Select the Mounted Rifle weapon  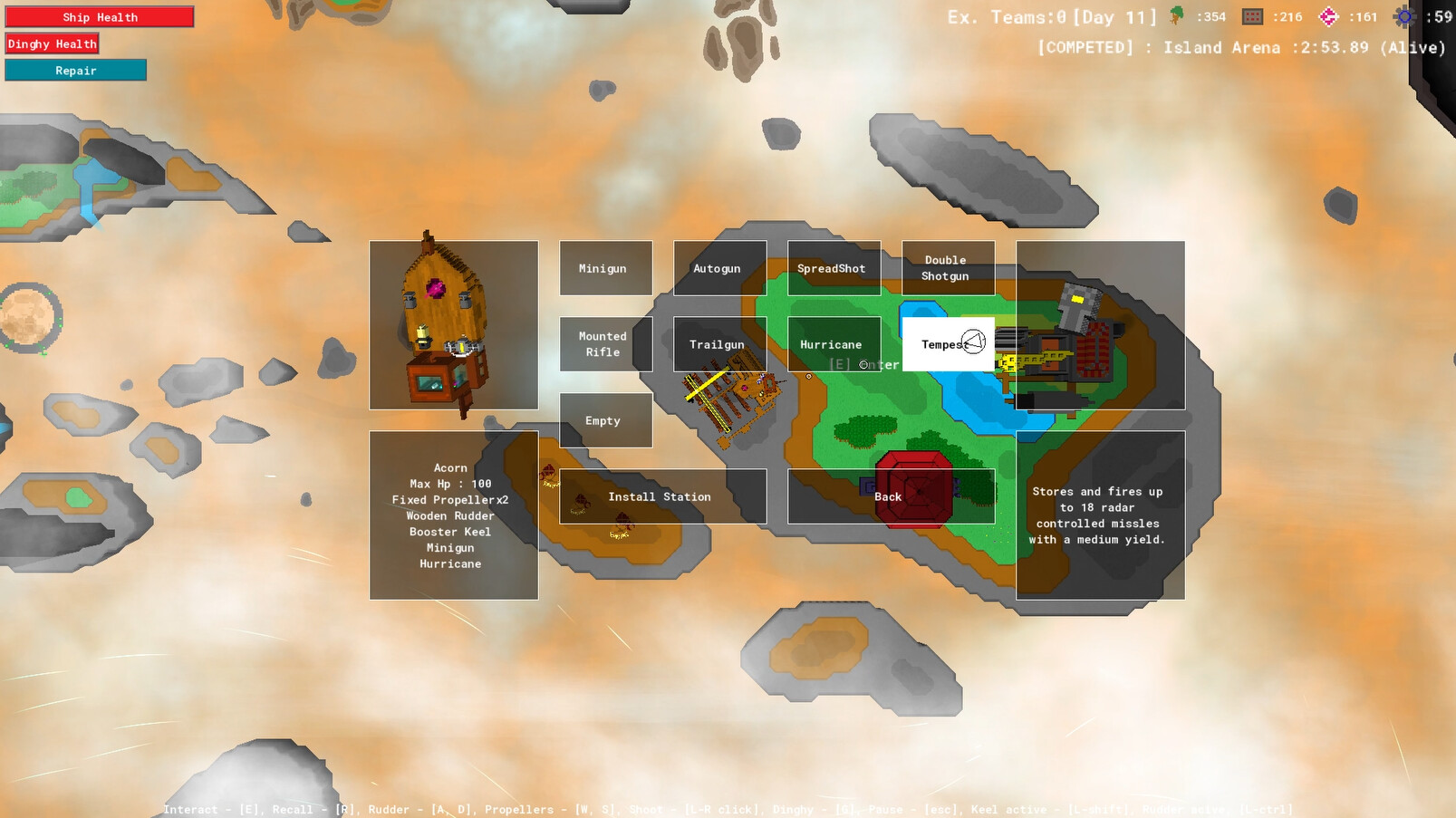[605, 343]
